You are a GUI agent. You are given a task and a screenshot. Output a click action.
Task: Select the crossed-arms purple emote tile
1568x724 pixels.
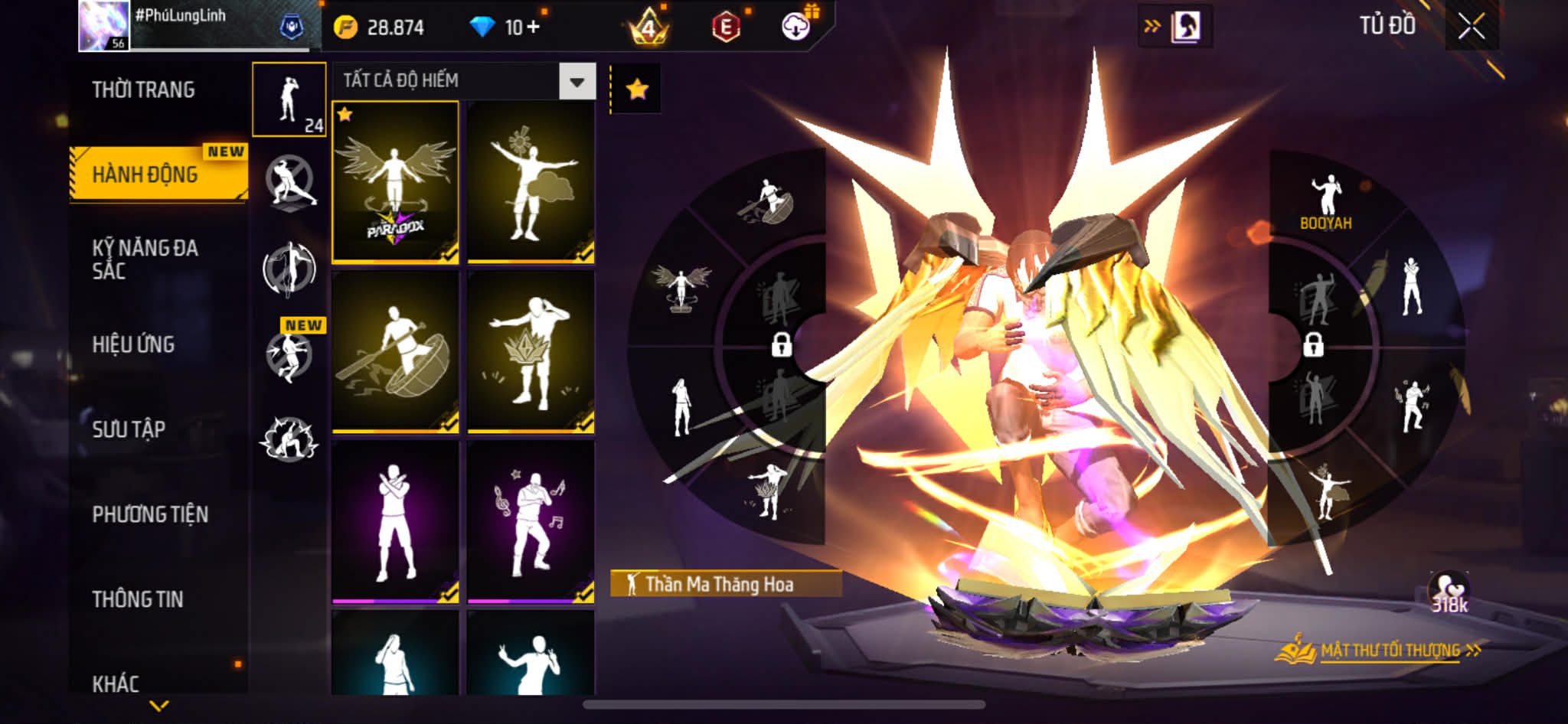coord(395,522)
